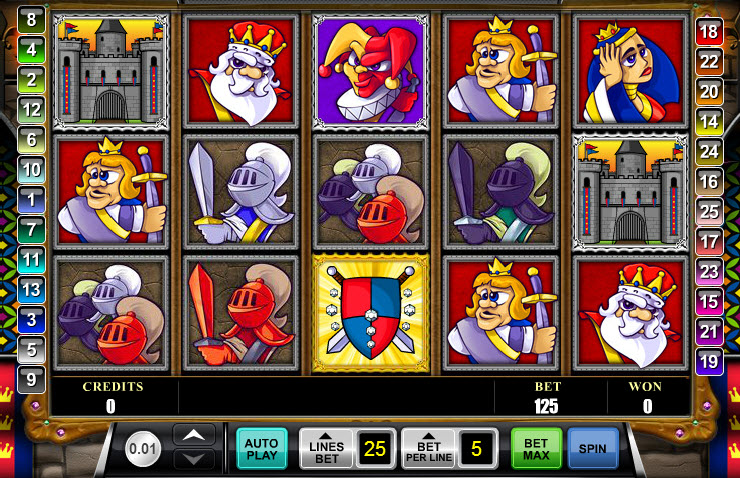Select payline number 8
Image resolution: width=740 pixels, height=478 pixels.
coord(31,19)
